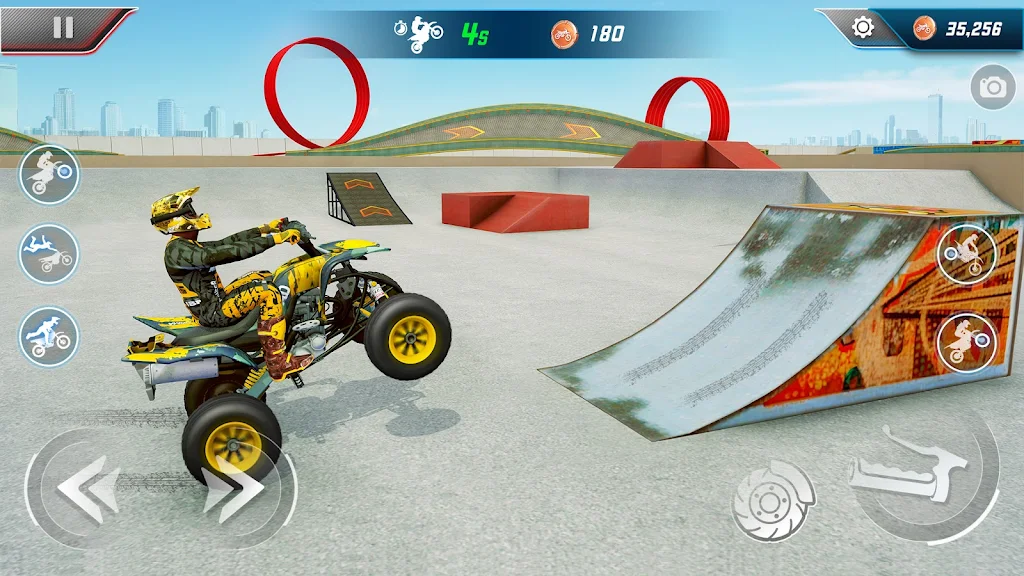The width and height of the screenshot is (1024, 576).
Task: Trigger the blue-rider seated stunt icon
Action: pos(49,336)
